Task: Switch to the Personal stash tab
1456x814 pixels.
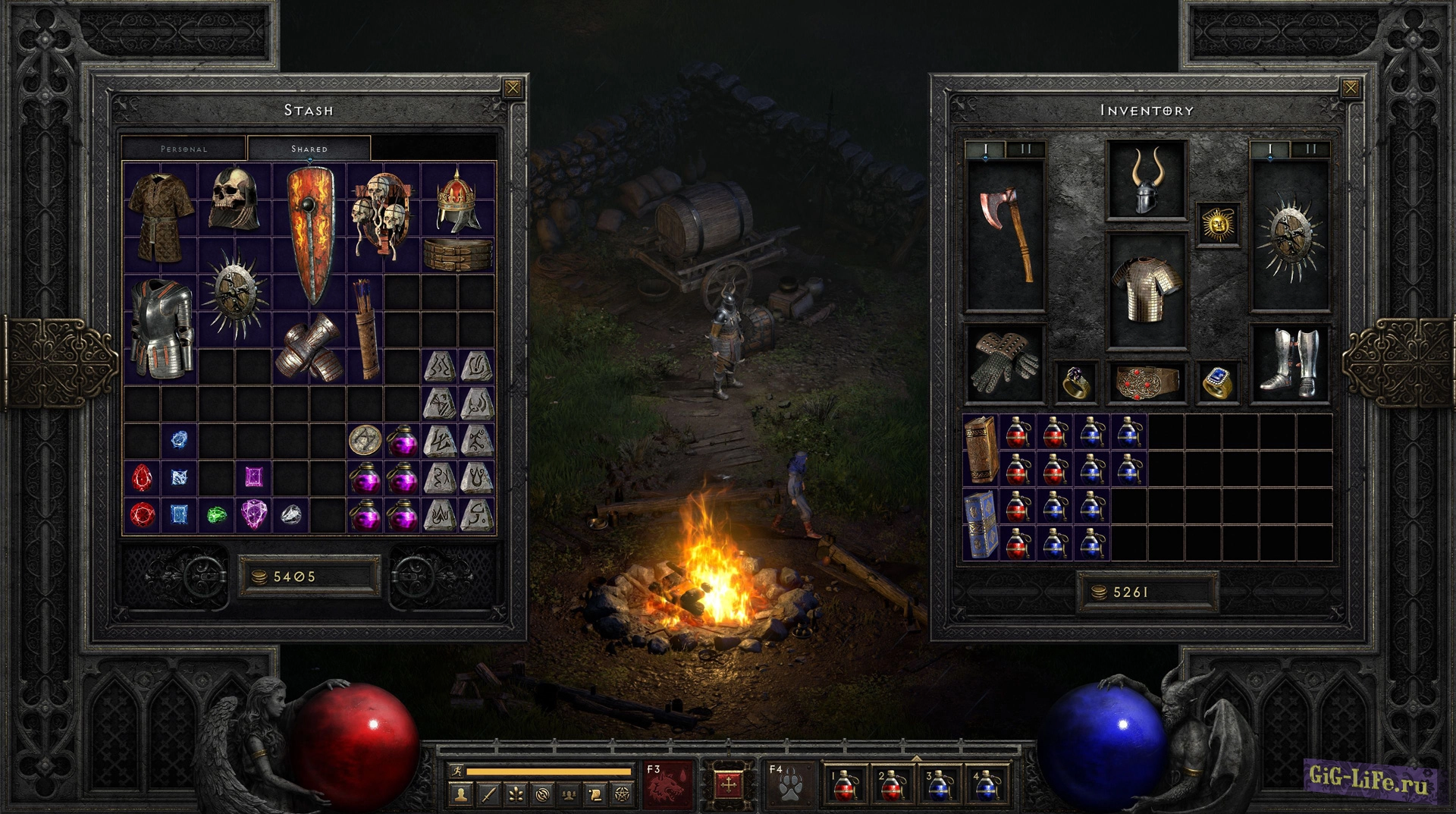Action: tap(184, 149)
